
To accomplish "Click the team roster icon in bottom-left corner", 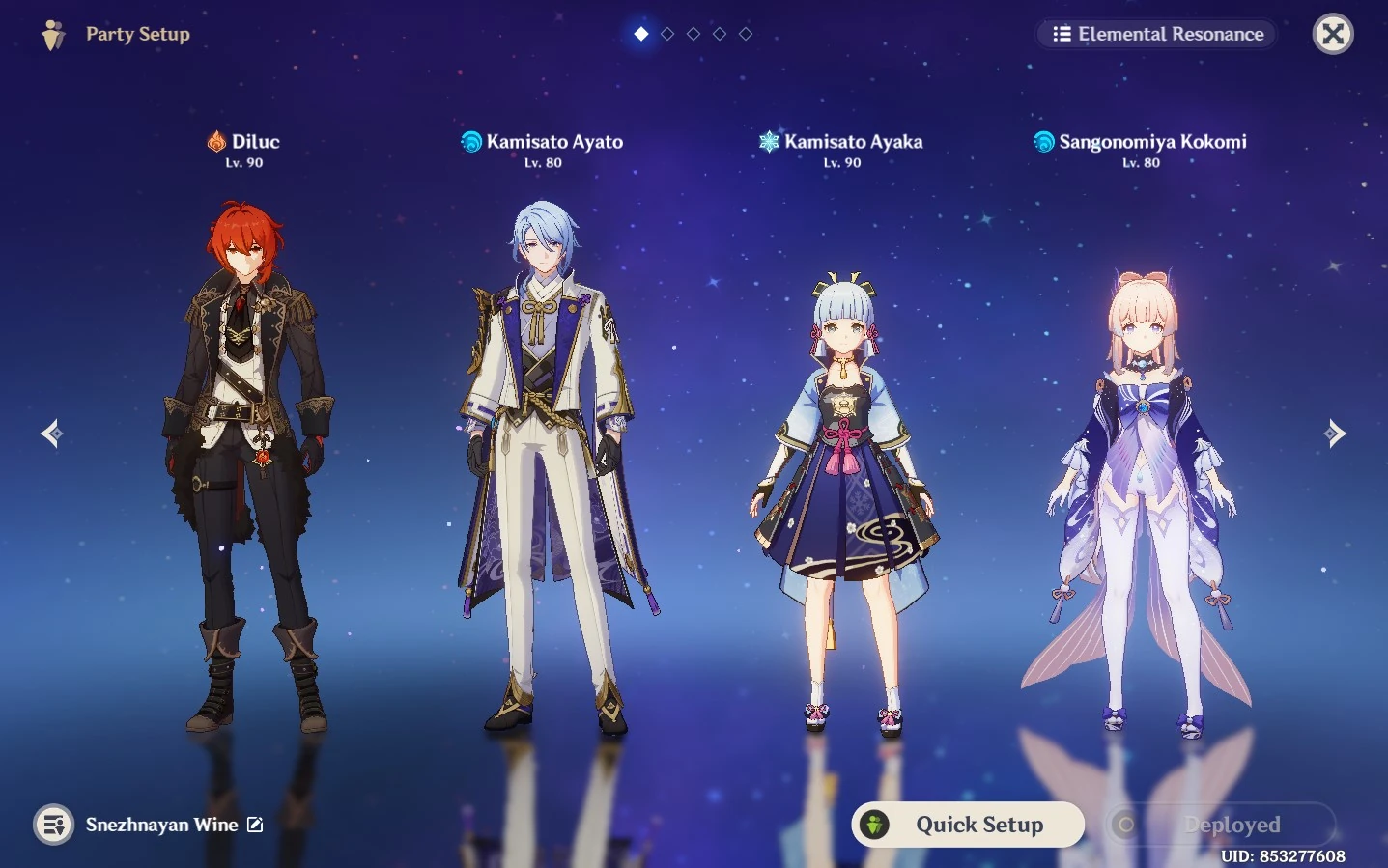I will click(53, 825).
